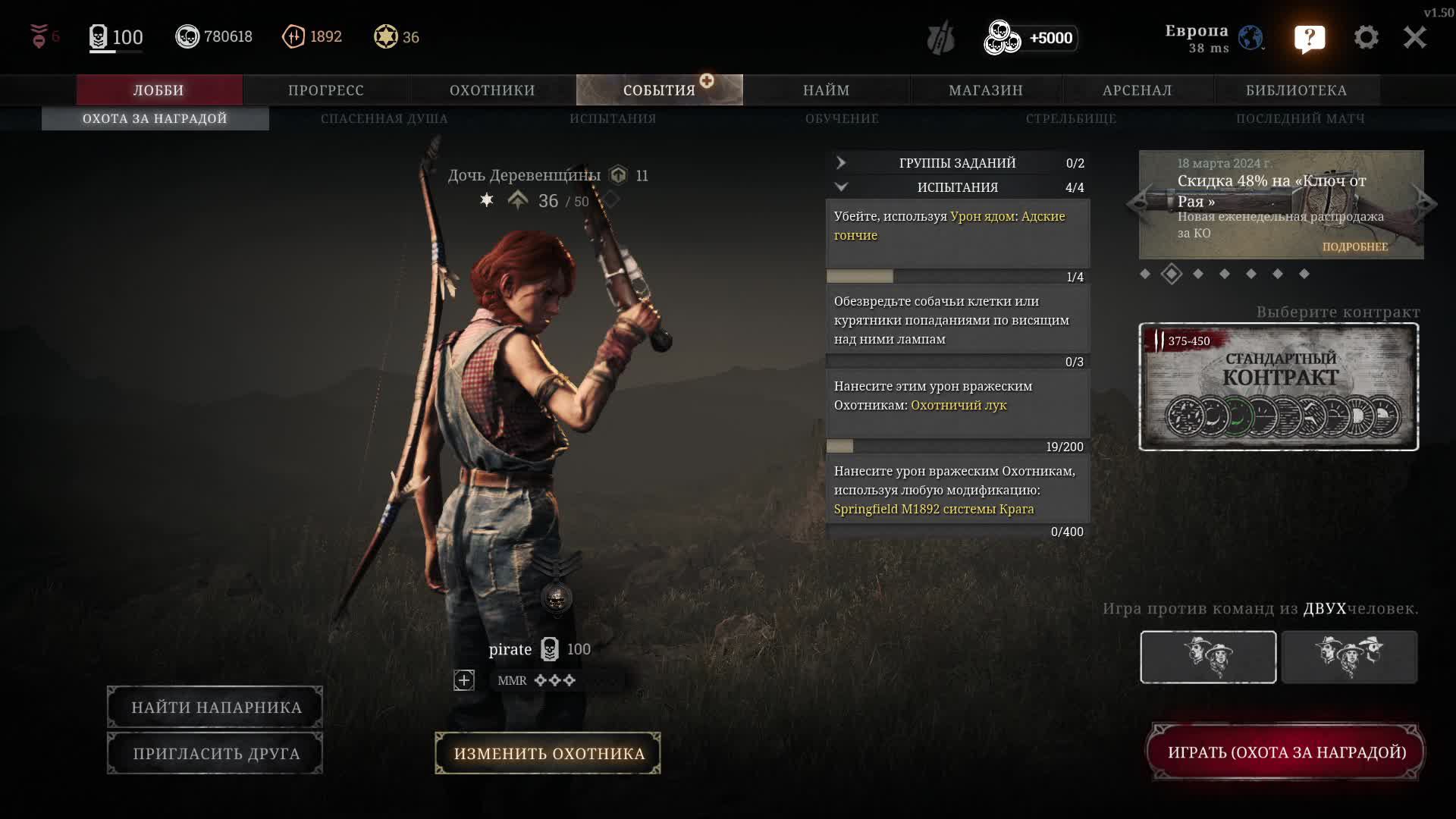1456x819 pixels.
Task: Open Изменить охотника to change hunter
Action: [x=548, y=753]
